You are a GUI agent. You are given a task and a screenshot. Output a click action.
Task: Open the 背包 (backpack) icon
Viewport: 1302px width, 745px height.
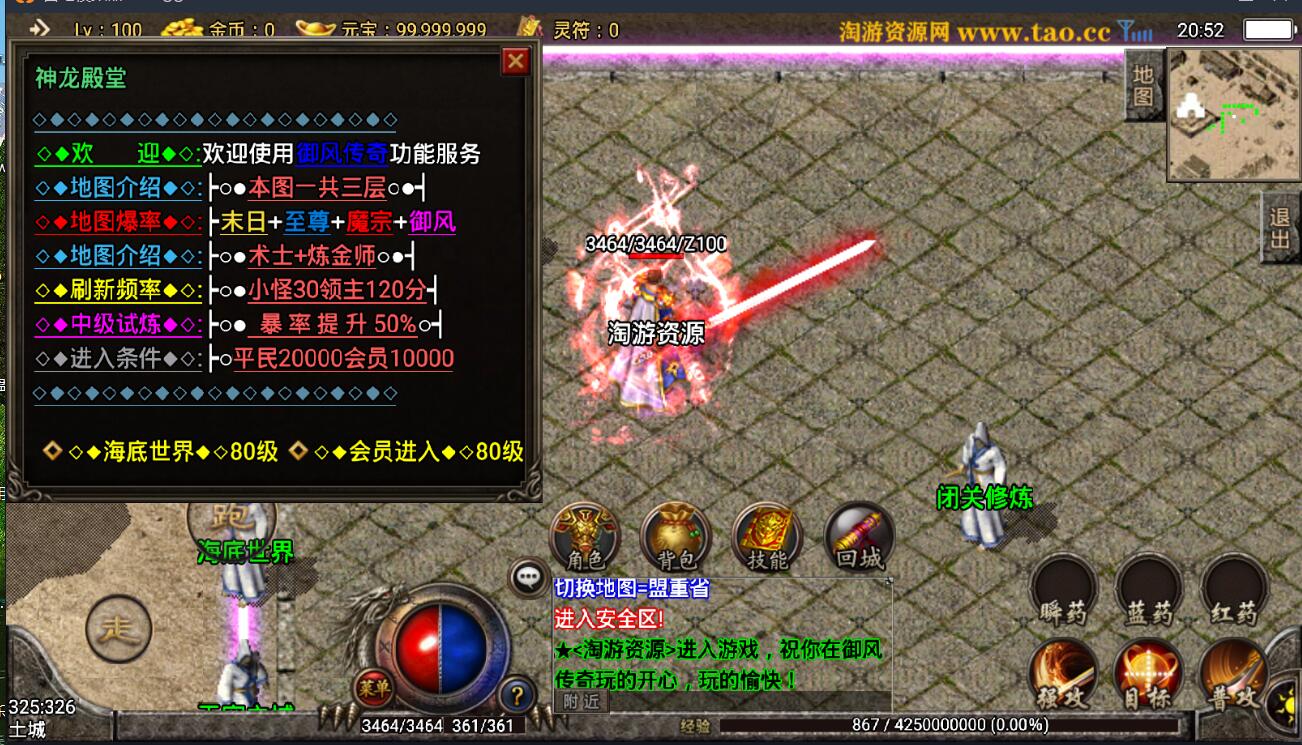[676, 540]
